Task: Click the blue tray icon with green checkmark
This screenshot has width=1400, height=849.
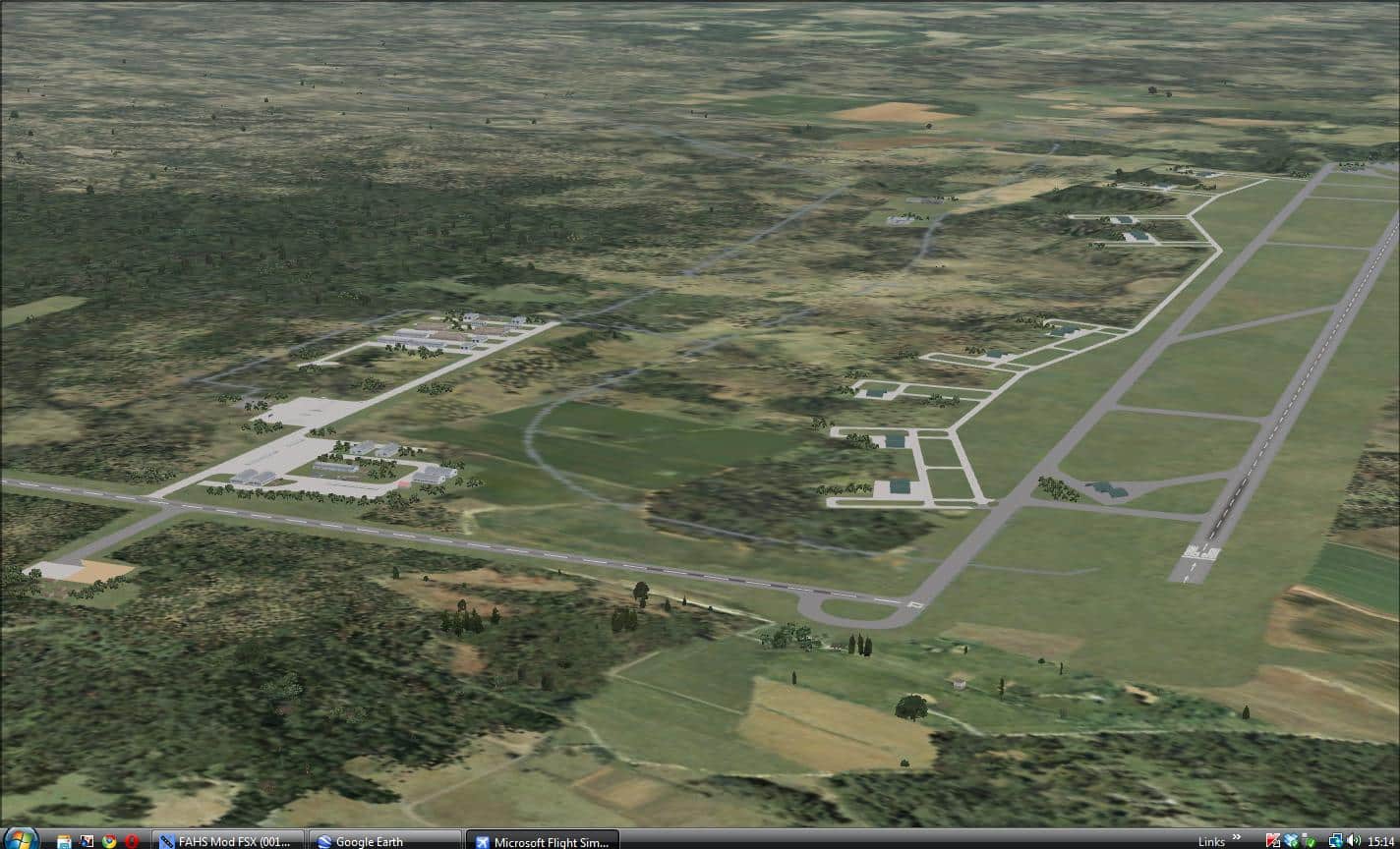Action: coord(1289,840)
